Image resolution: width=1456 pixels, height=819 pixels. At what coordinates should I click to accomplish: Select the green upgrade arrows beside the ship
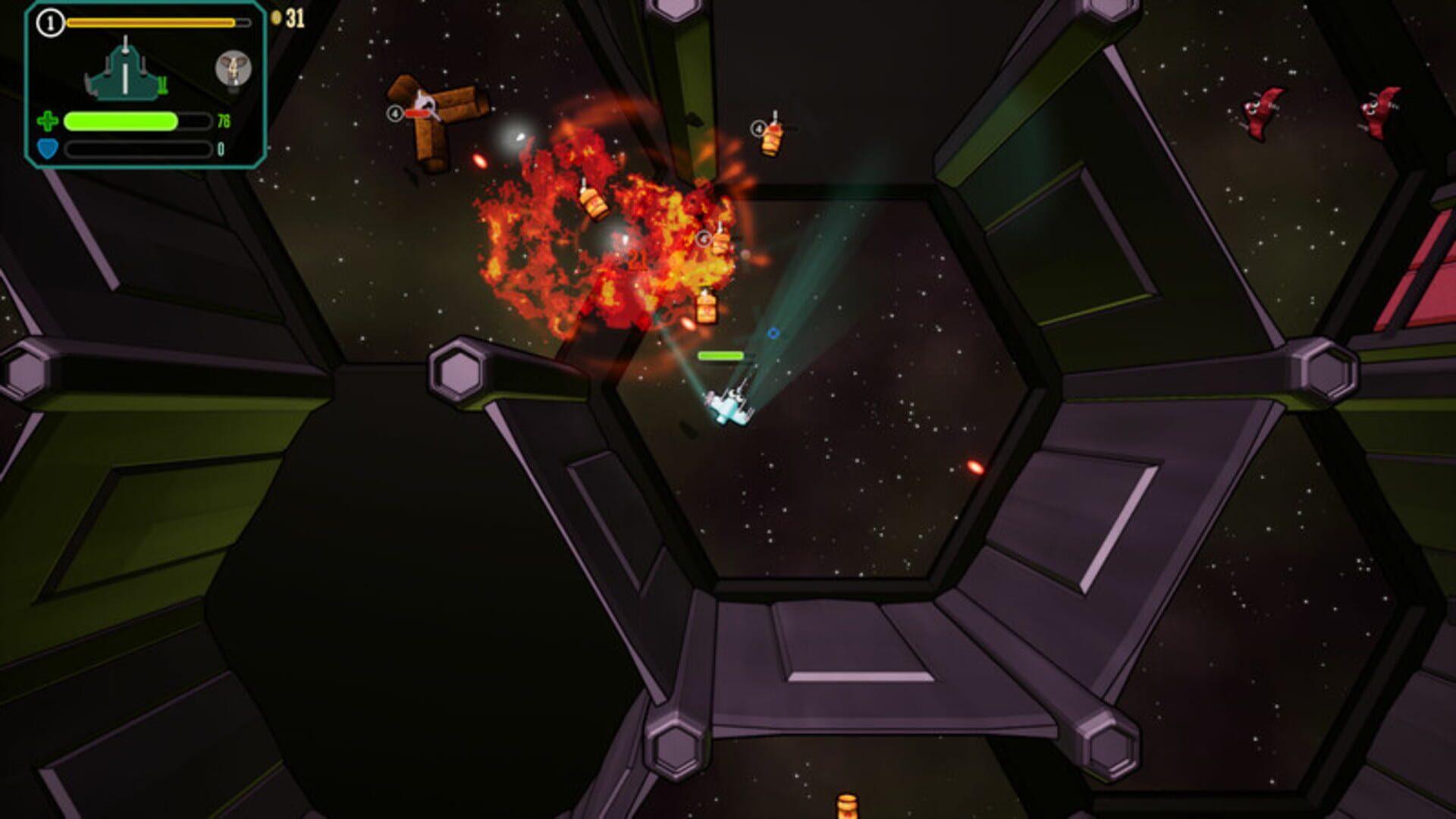163,86
